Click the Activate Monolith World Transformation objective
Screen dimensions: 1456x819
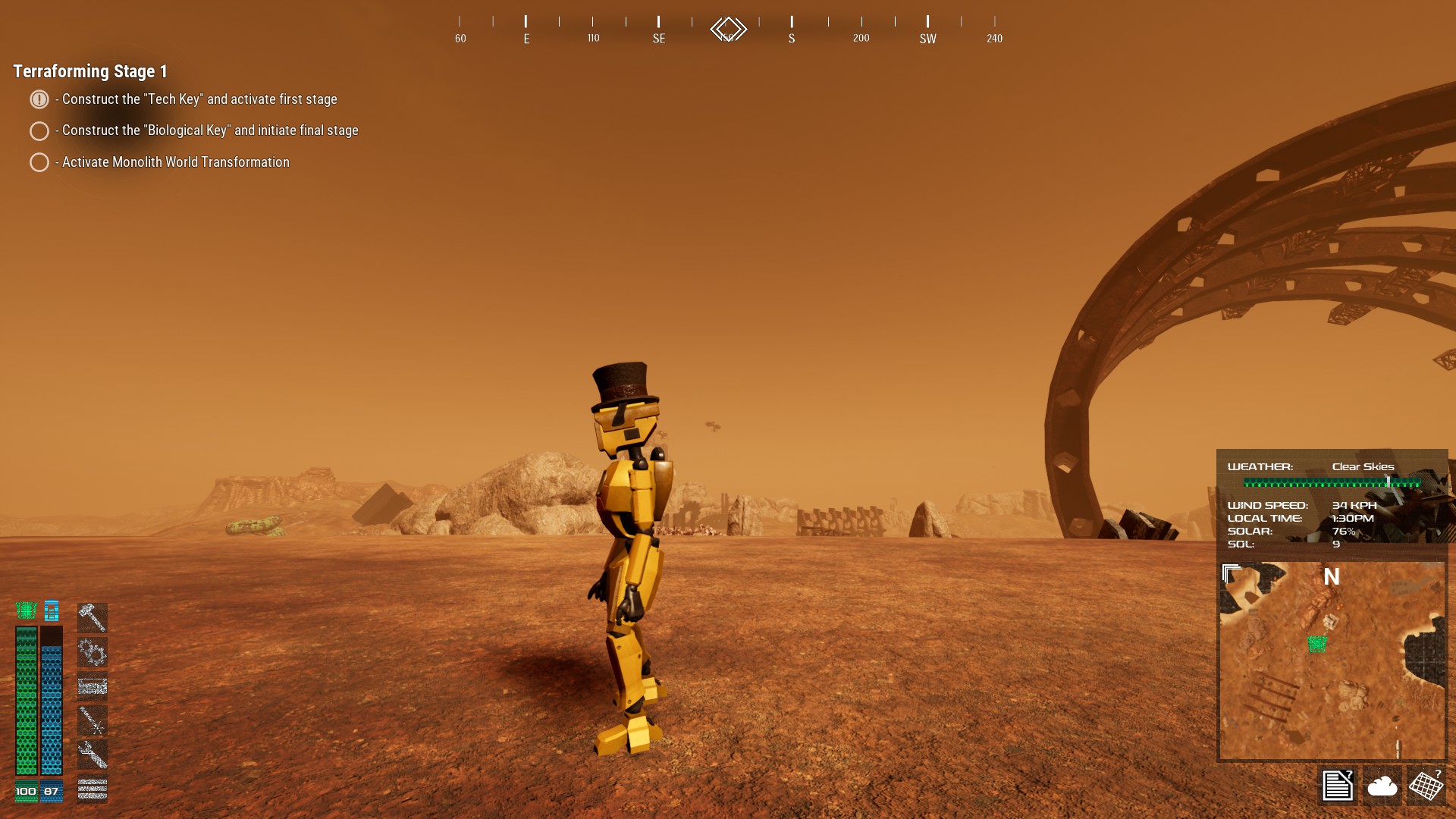175,162
